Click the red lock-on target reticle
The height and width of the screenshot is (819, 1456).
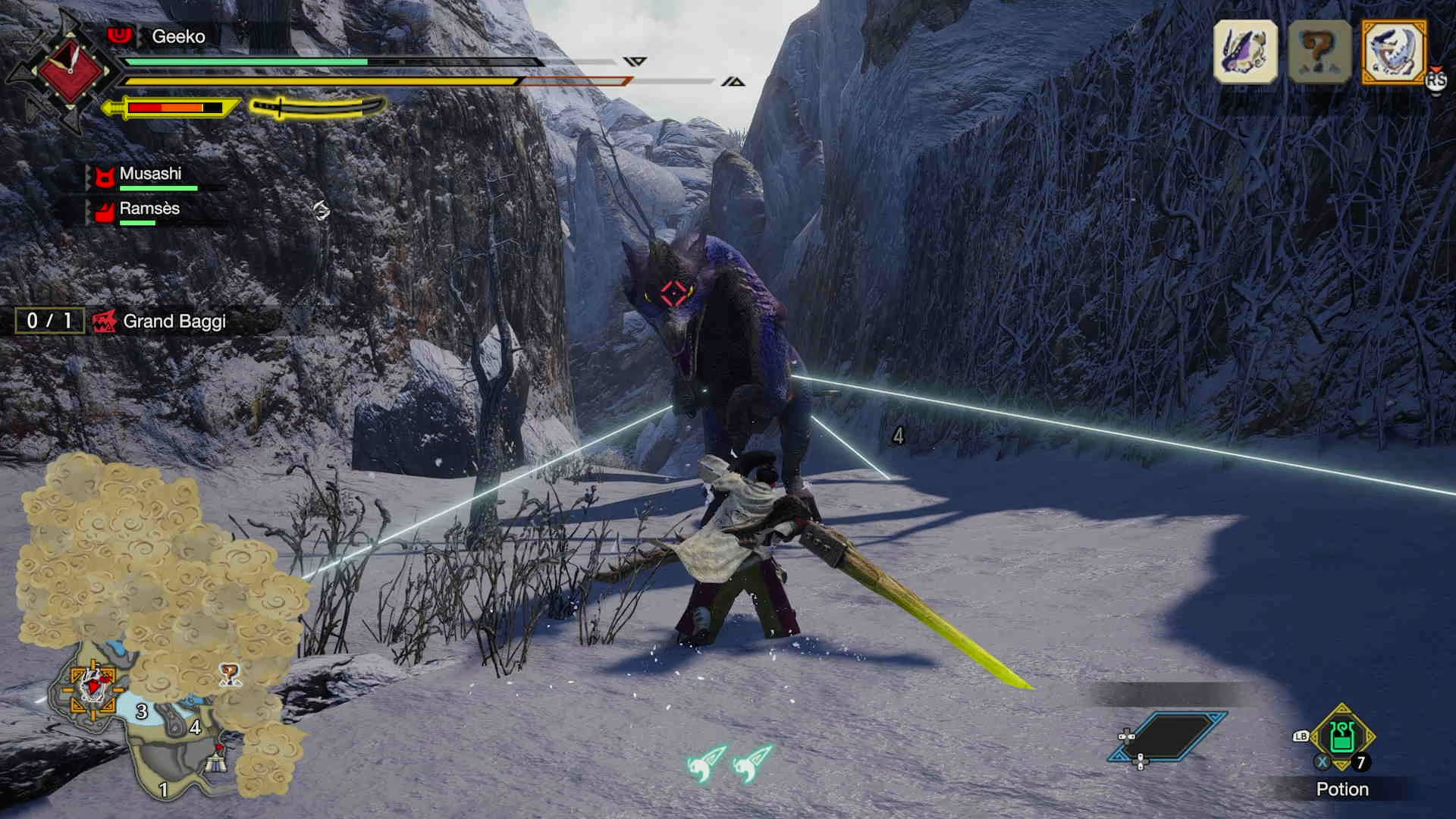pos(673,293)
